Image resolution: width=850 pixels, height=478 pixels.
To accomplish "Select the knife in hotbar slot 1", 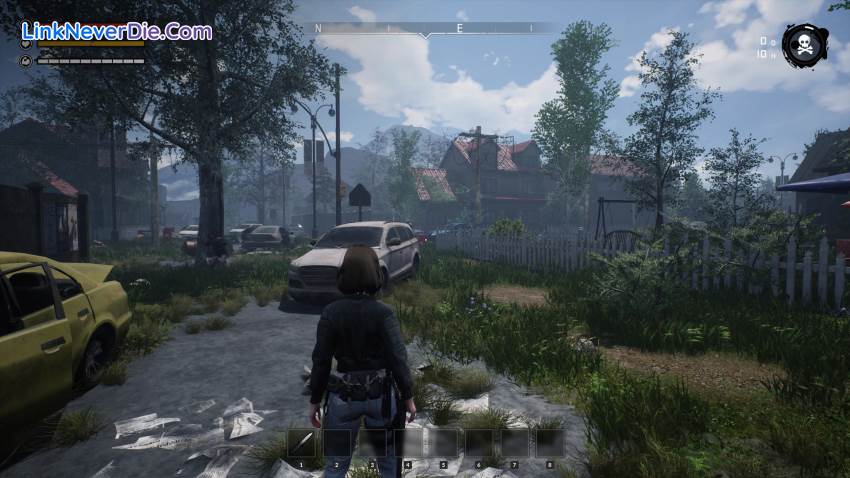I will click(x=304, y=443).
